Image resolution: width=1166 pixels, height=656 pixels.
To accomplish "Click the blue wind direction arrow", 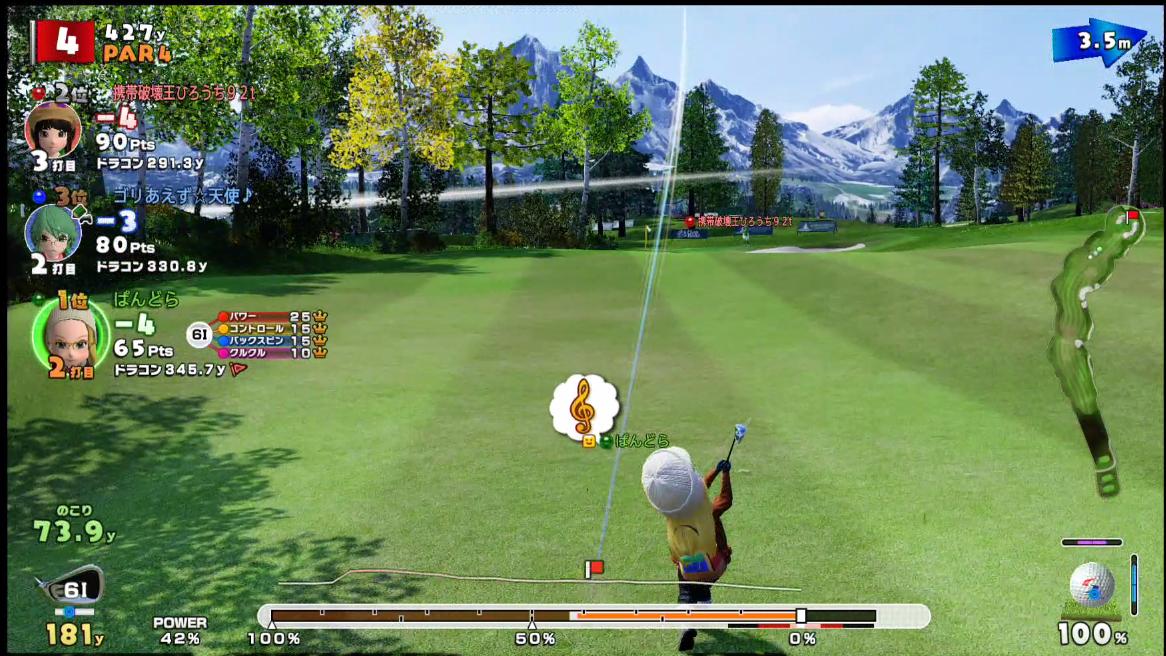I will tap(1098, 42).
